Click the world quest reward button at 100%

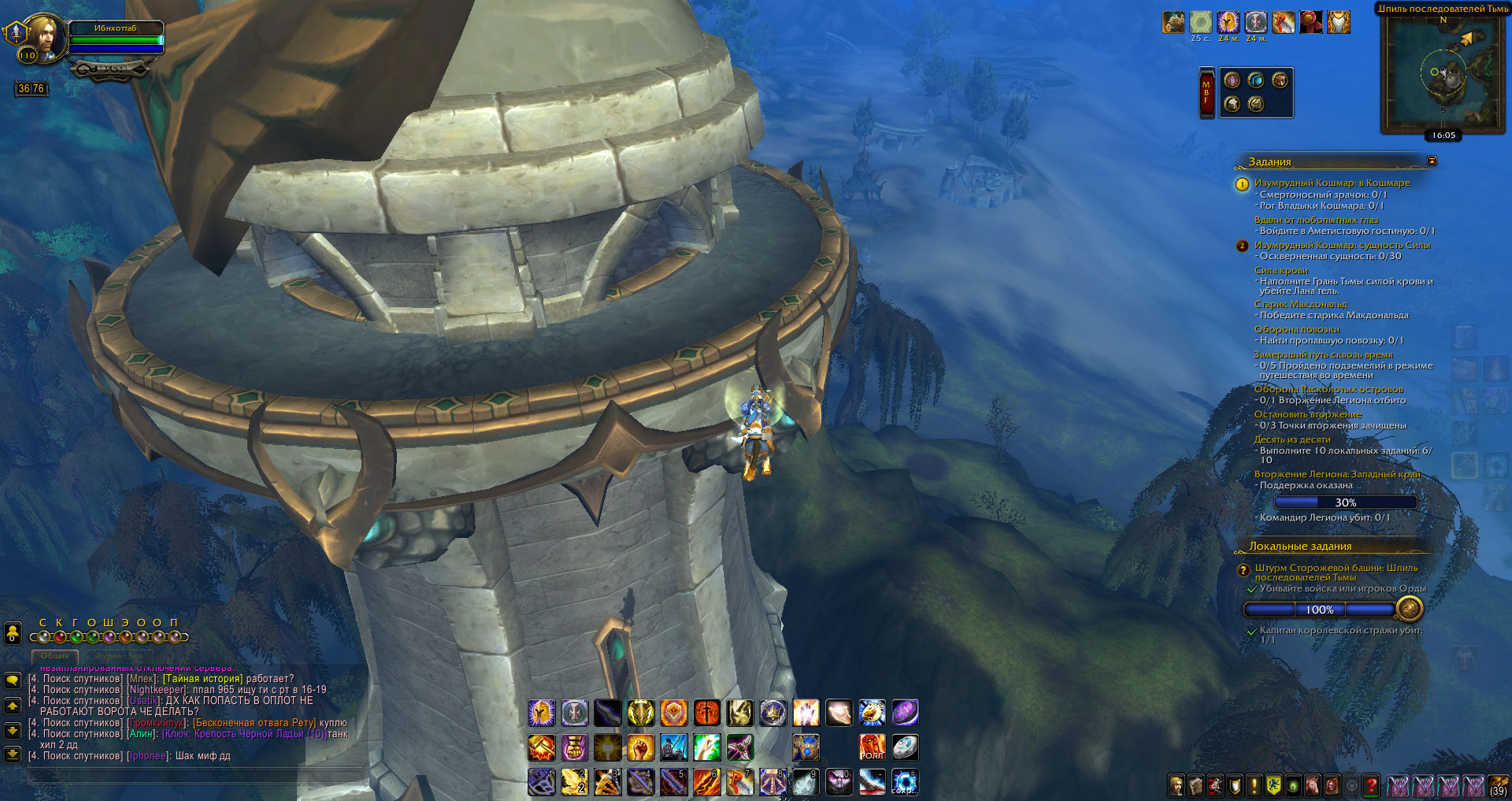[1409, 609]
